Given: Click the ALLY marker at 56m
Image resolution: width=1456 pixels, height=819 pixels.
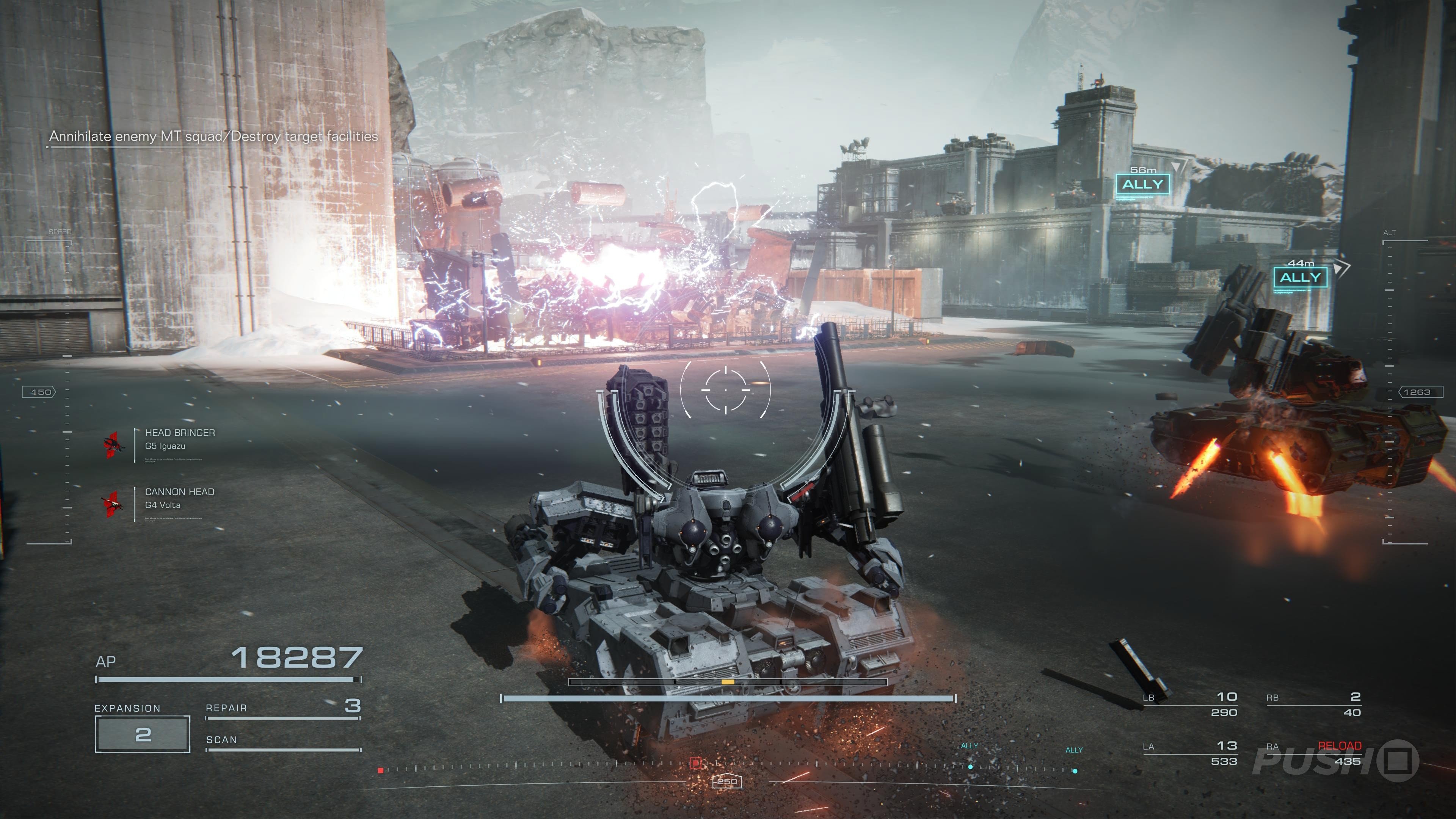Looking at the screenshot, I should pos(1142,184).
